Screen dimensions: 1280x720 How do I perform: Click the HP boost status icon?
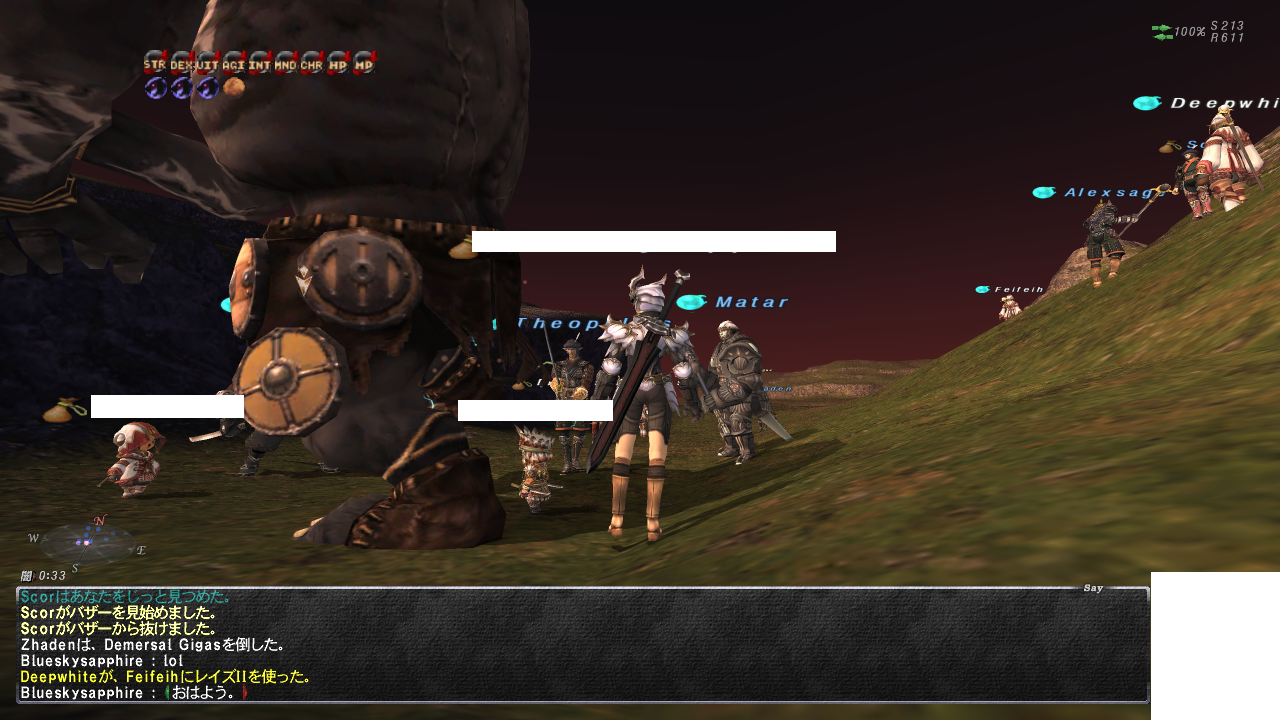click(x=338, y=64)
